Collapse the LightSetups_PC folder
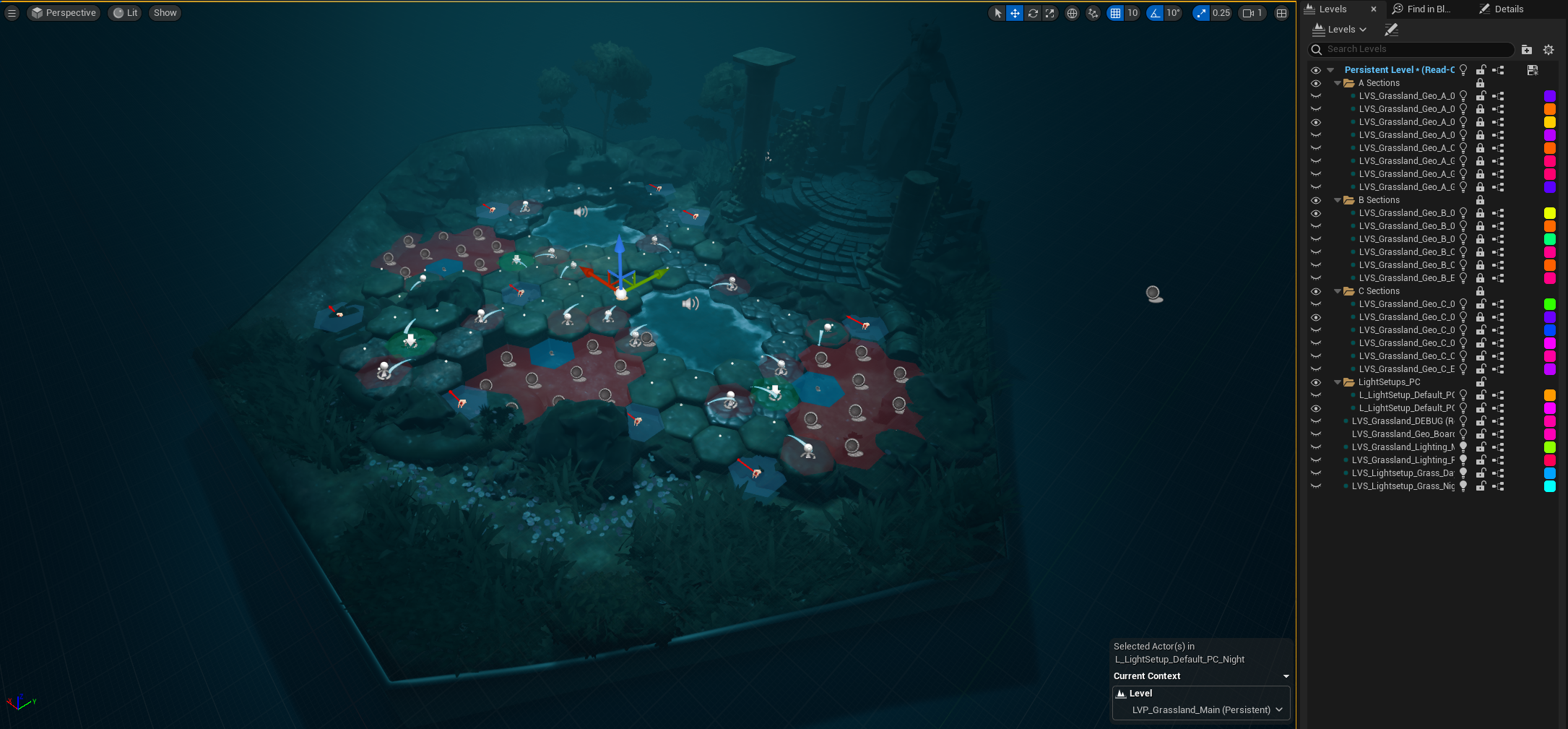1568x729 pixels. pos(1338,382)
